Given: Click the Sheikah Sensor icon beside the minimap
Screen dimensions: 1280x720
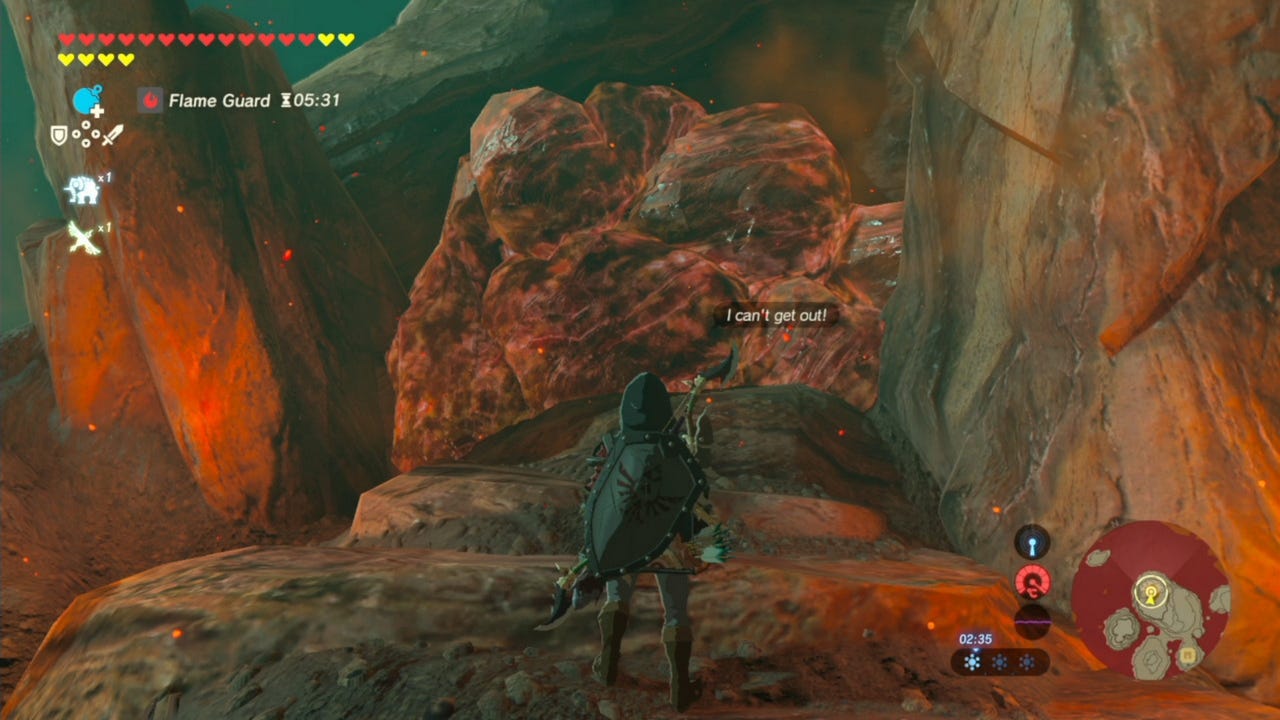Looking at the screenshot, I should coord(1032,542).
